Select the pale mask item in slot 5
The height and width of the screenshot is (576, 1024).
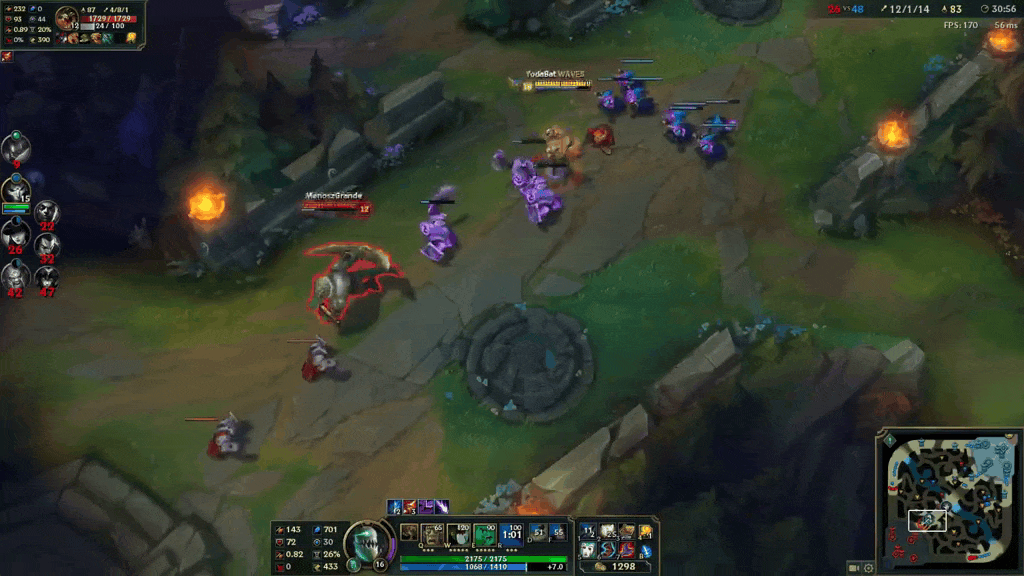[x=588, y=550]
